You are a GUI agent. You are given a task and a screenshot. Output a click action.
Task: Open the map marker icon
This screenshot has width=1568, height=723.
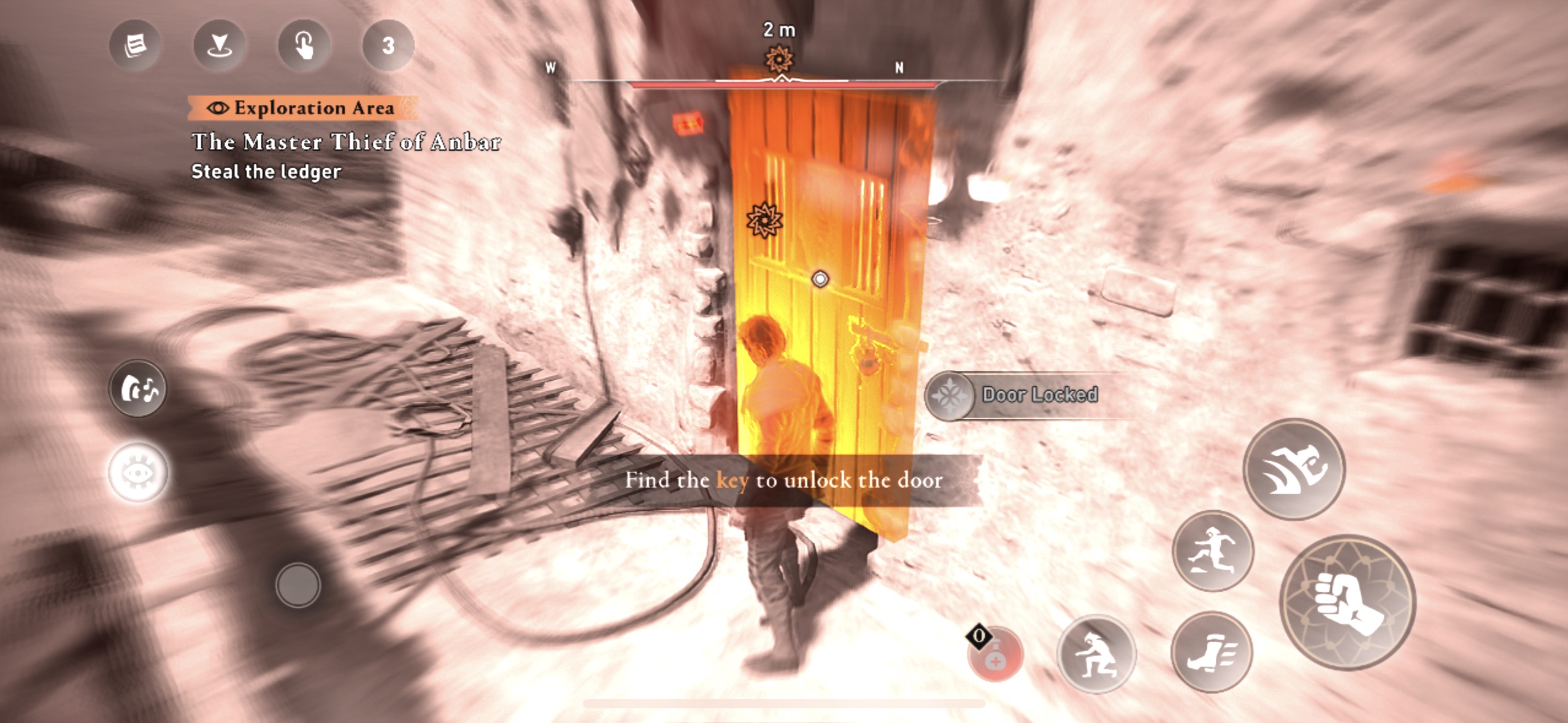(x=219, y=45)
